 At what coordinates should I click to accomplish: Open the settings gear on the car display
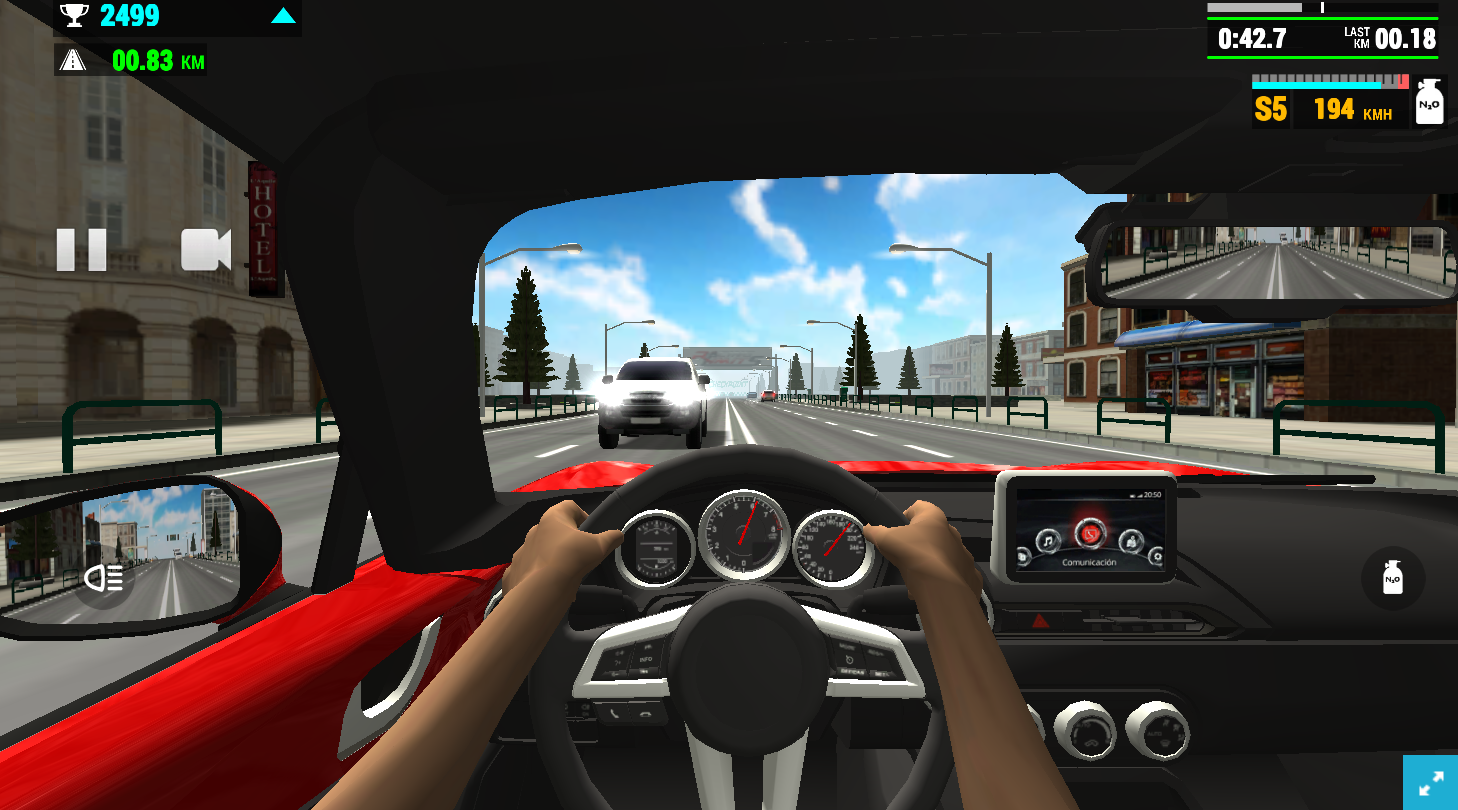pos(1157,557)
